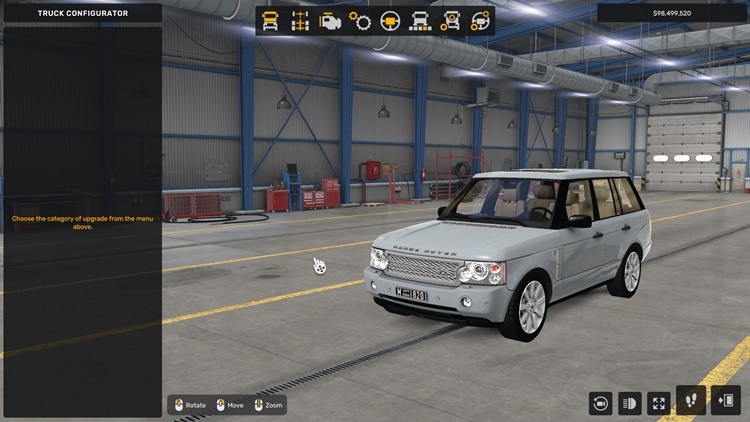Select the truck paint job category
The height and width of the screenshot is (422, 750).
point(420,20)
